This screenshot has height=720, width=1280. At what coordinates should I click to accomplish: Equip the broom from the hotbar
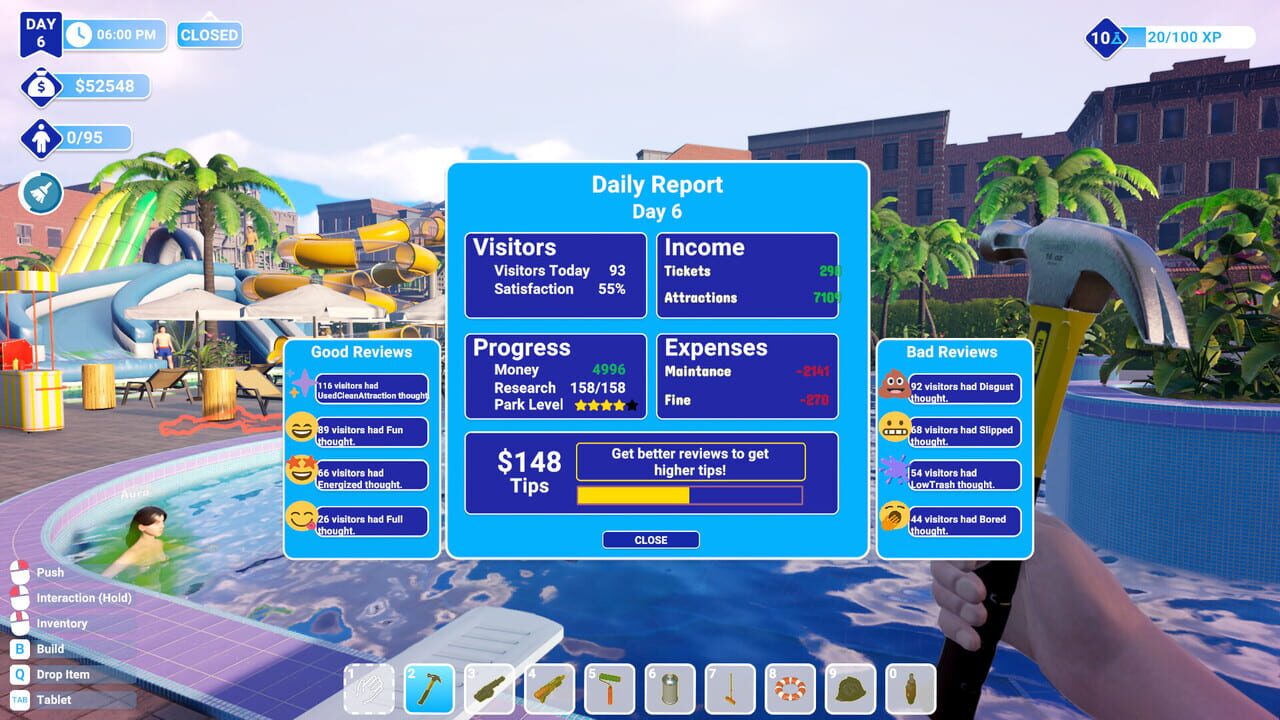pos(730,689)
